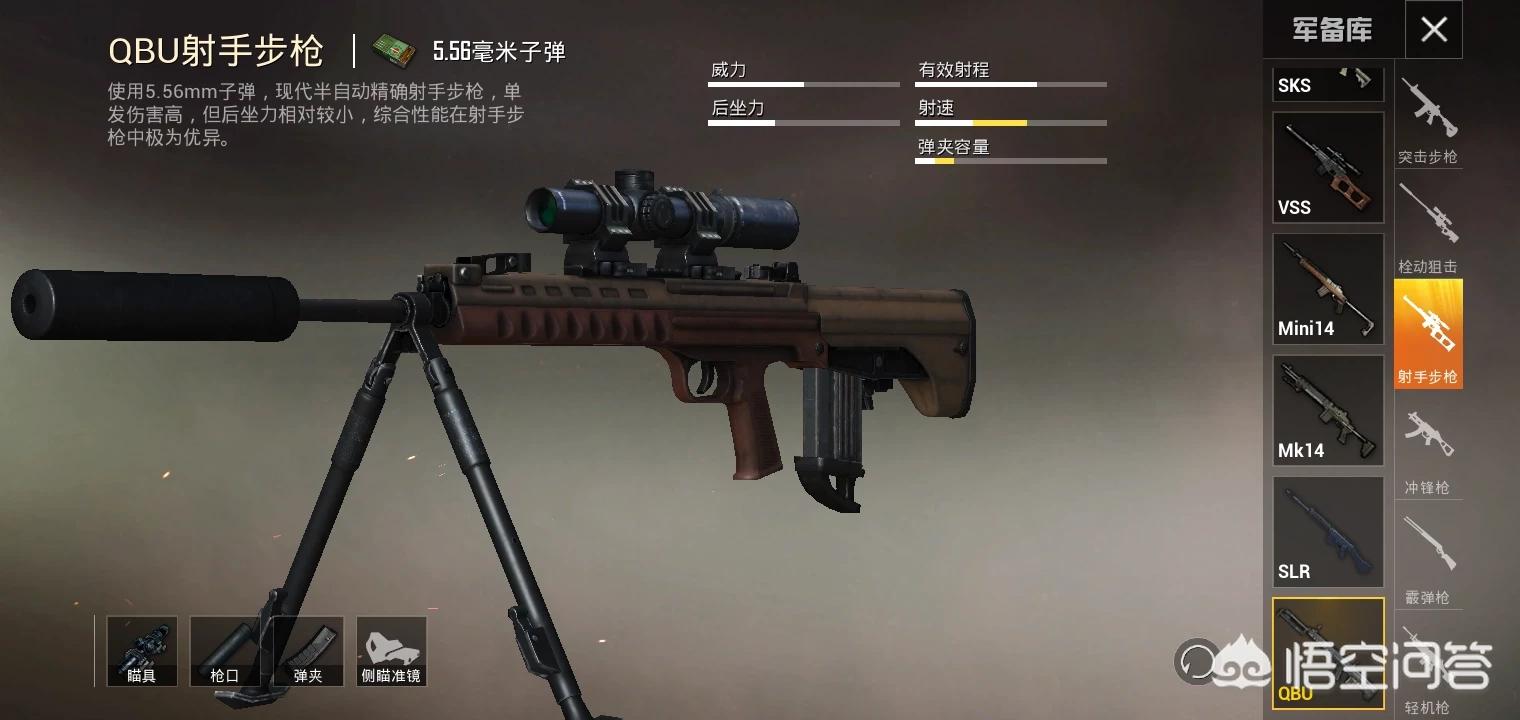Select the Mini14 rifle from list
Image resolution: width=1520 pixels, height=720 pixels.
[1327, 288]
